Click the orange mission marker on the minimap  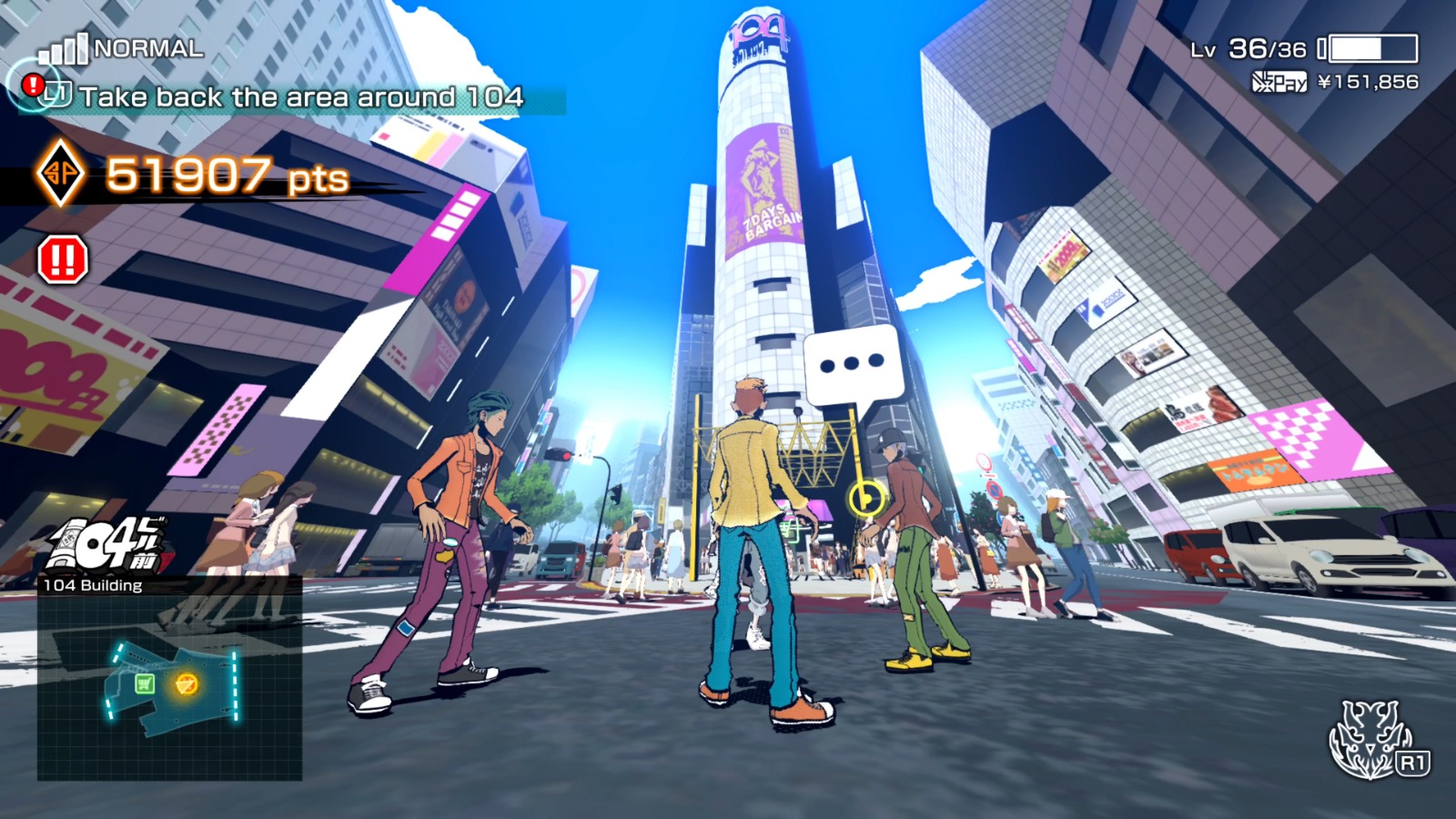[x=186, y=683]
